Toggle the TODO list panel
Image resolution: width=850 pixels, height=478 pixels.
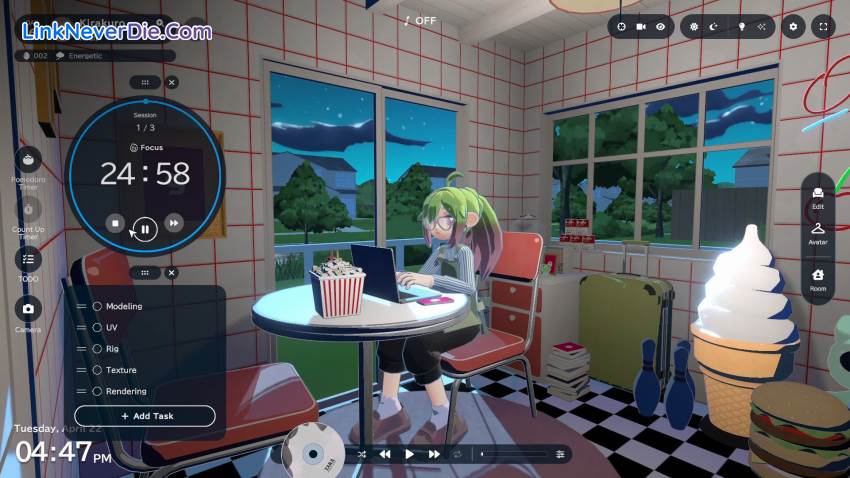(29, 259)
